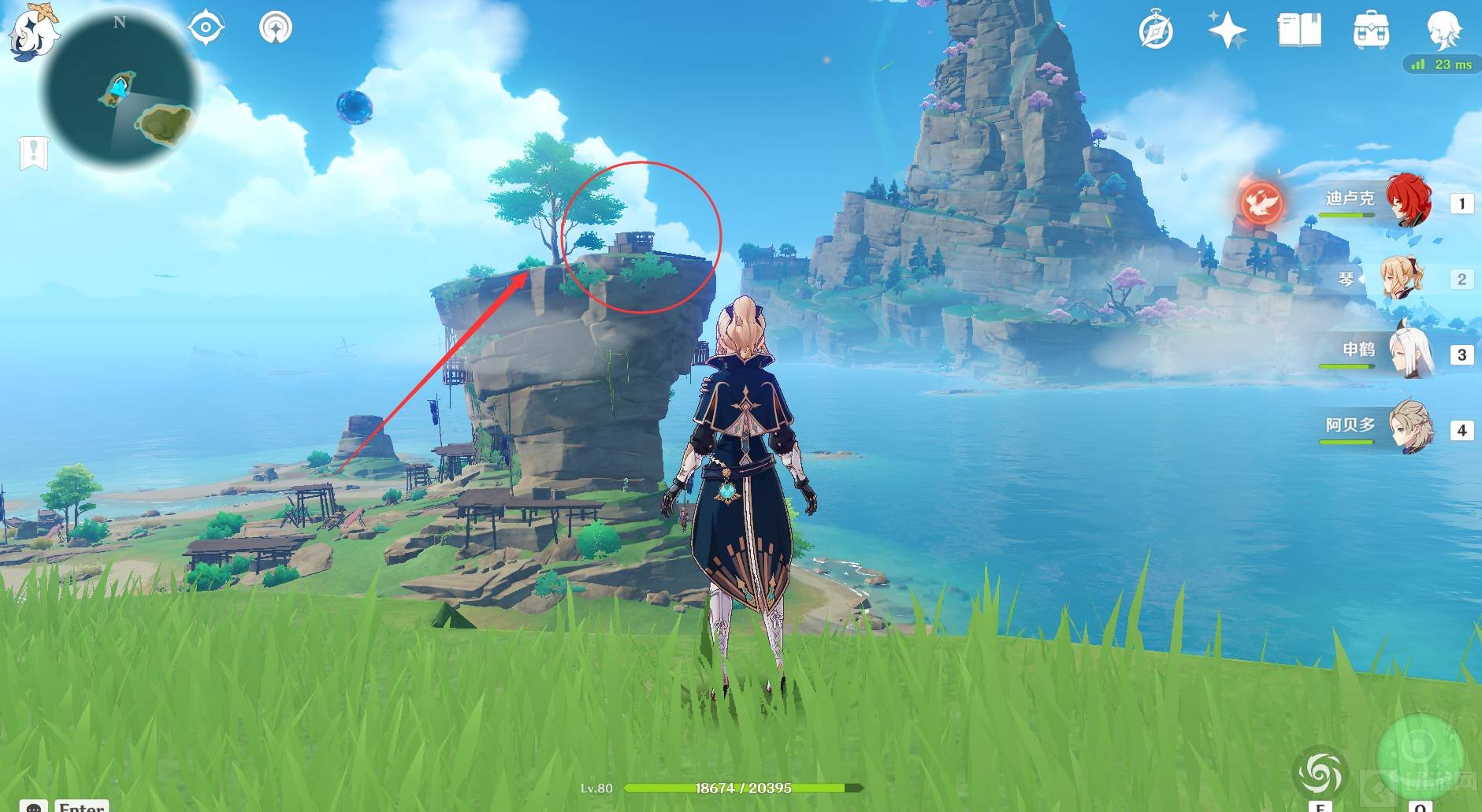Open the quest exclamation mark bookmark
Viewport: 1482px width, 812px height.
click(34, 152)
